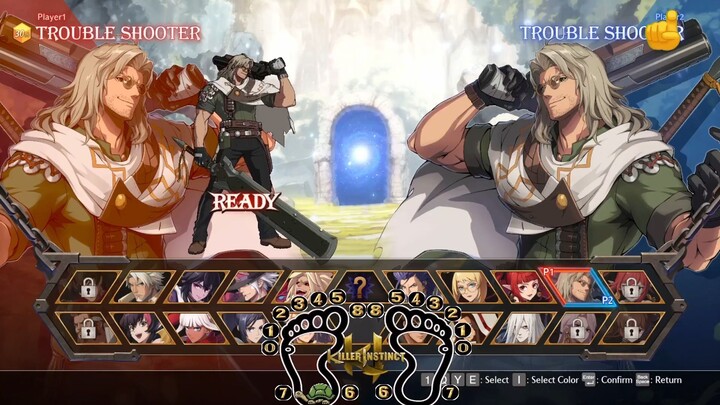Choose the white-haired dark-skinned fighter portrait
The height and width of the screenshot is (405, 720).
click(197, 326)
